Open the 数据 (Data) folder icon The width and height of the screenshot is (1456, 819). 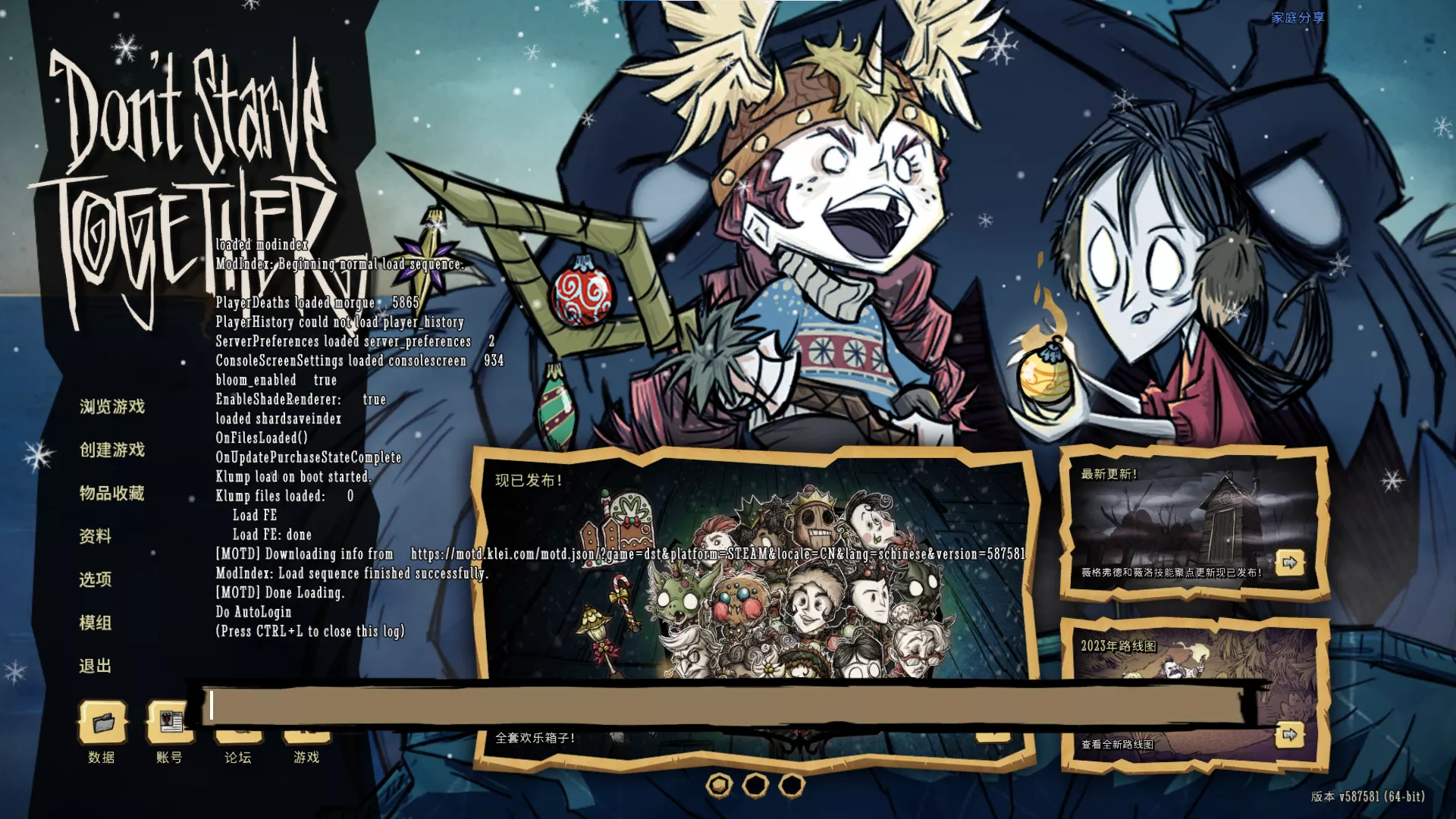tap(102, 723)
